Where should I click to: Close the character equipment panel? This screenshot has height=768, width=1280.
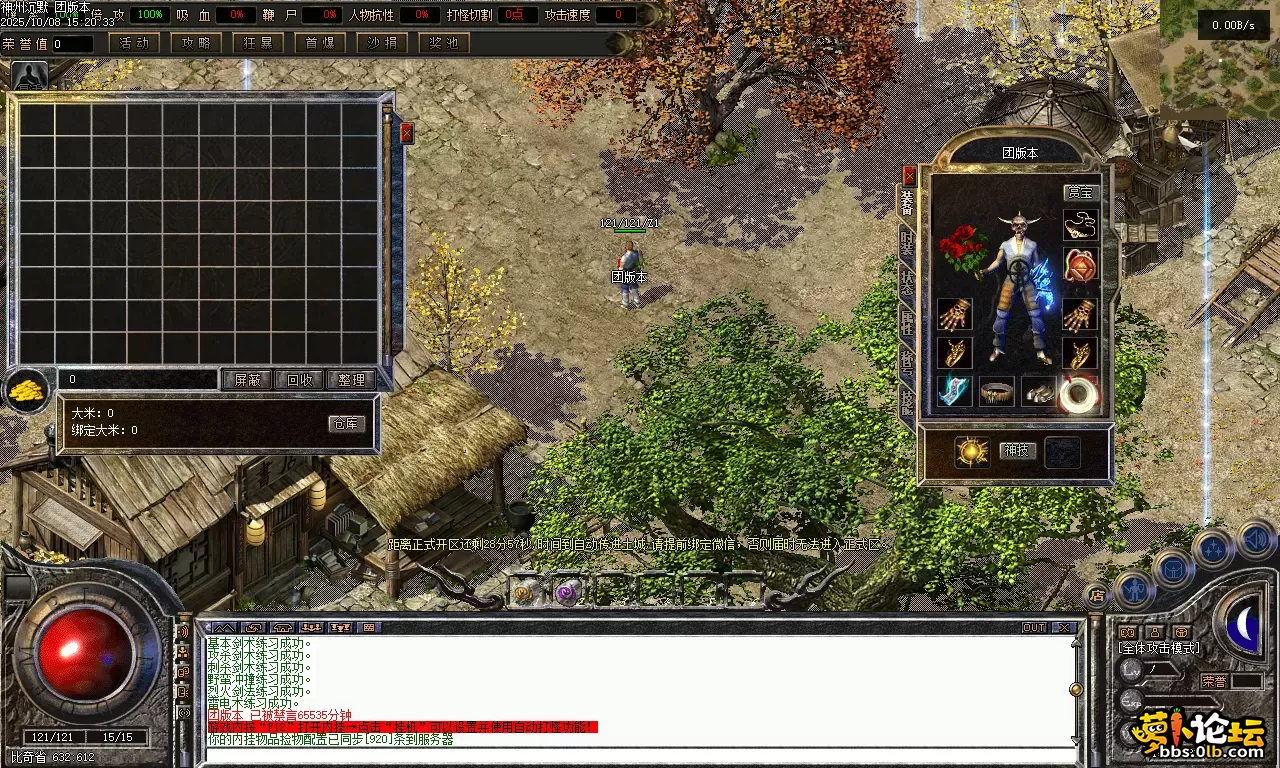click(909, 175)
